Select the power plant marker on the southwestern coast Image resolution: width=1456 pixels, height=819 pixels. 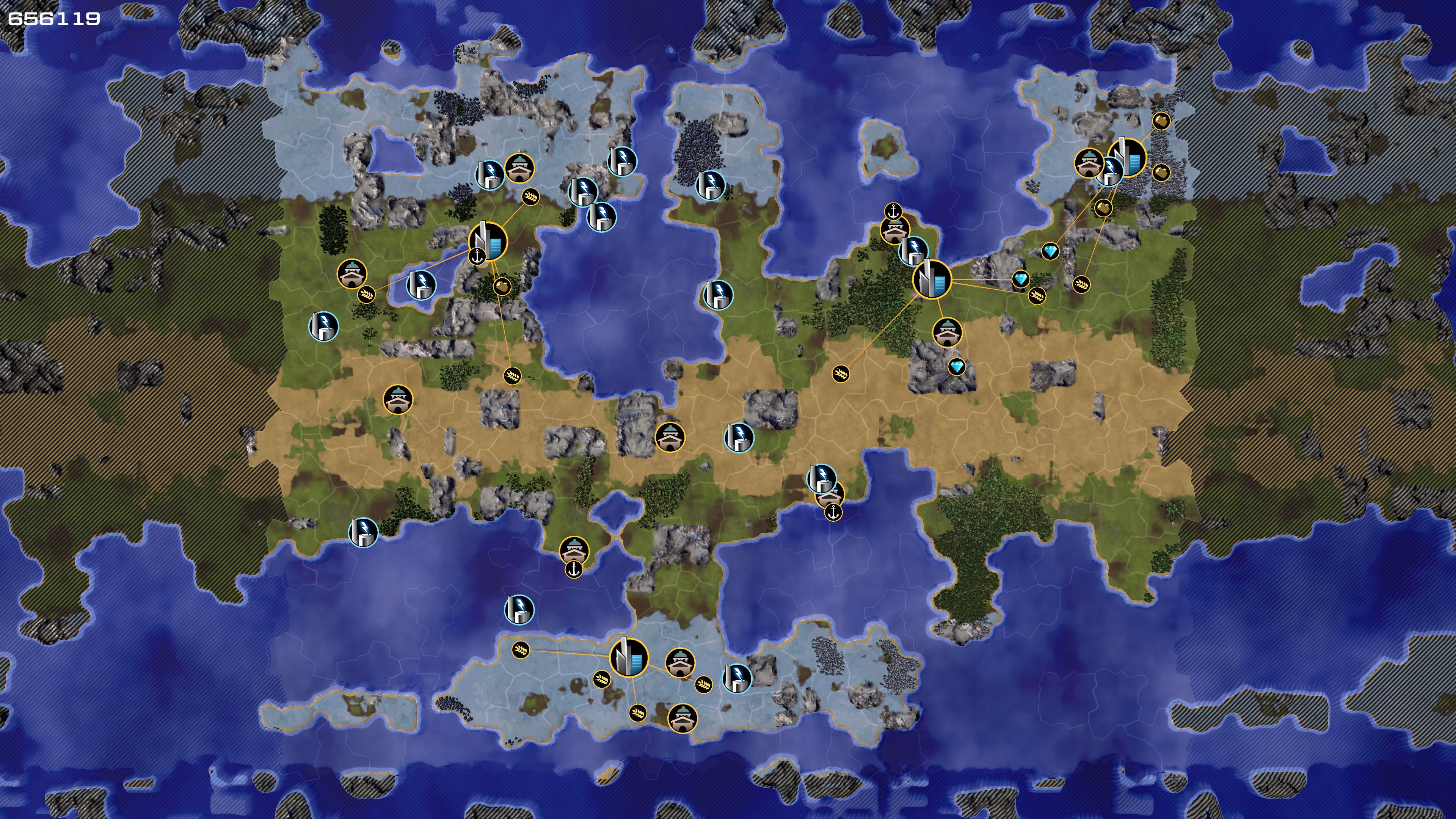(363, 532)
